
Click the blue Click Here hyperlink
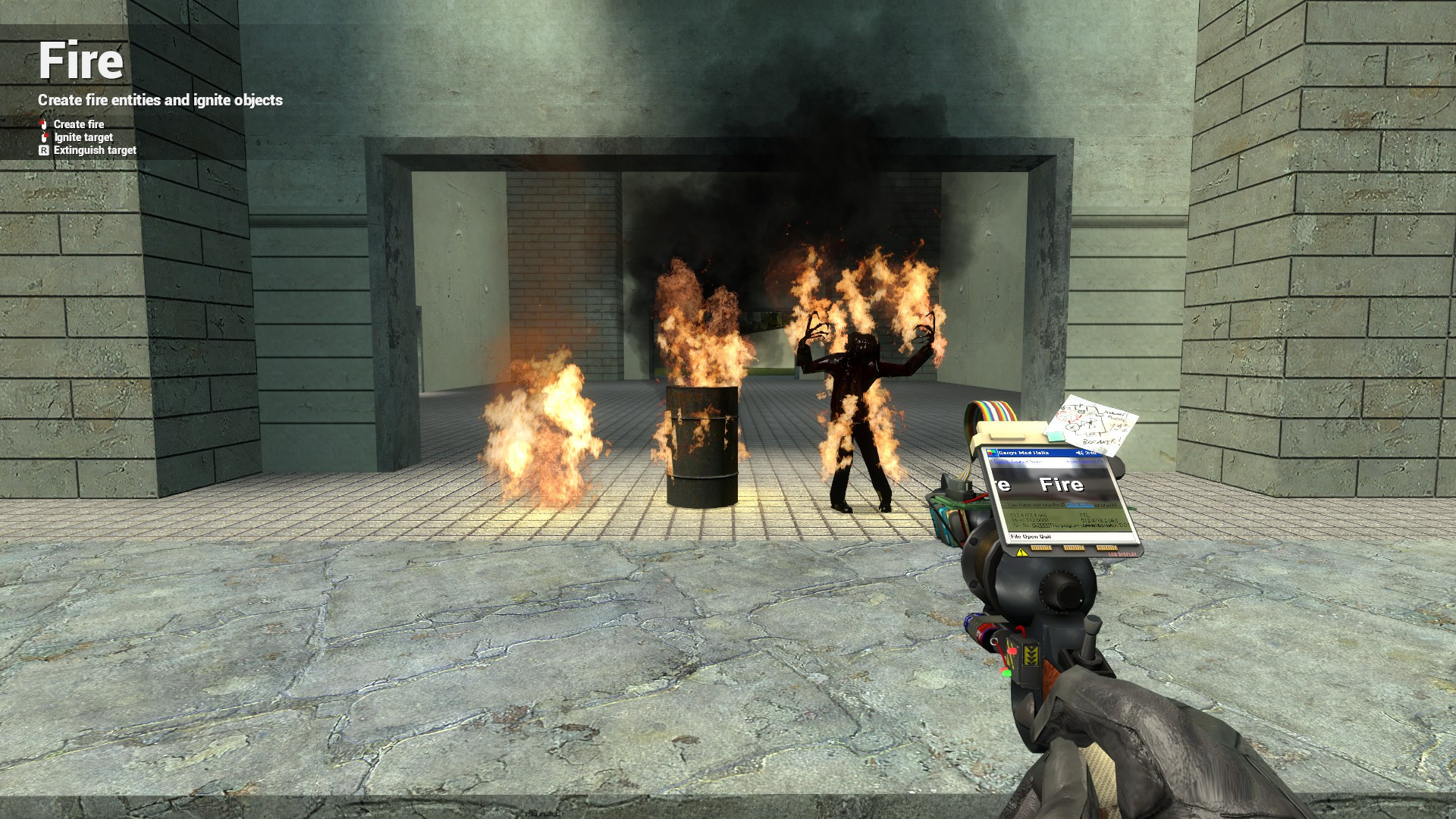[1079, 504]
